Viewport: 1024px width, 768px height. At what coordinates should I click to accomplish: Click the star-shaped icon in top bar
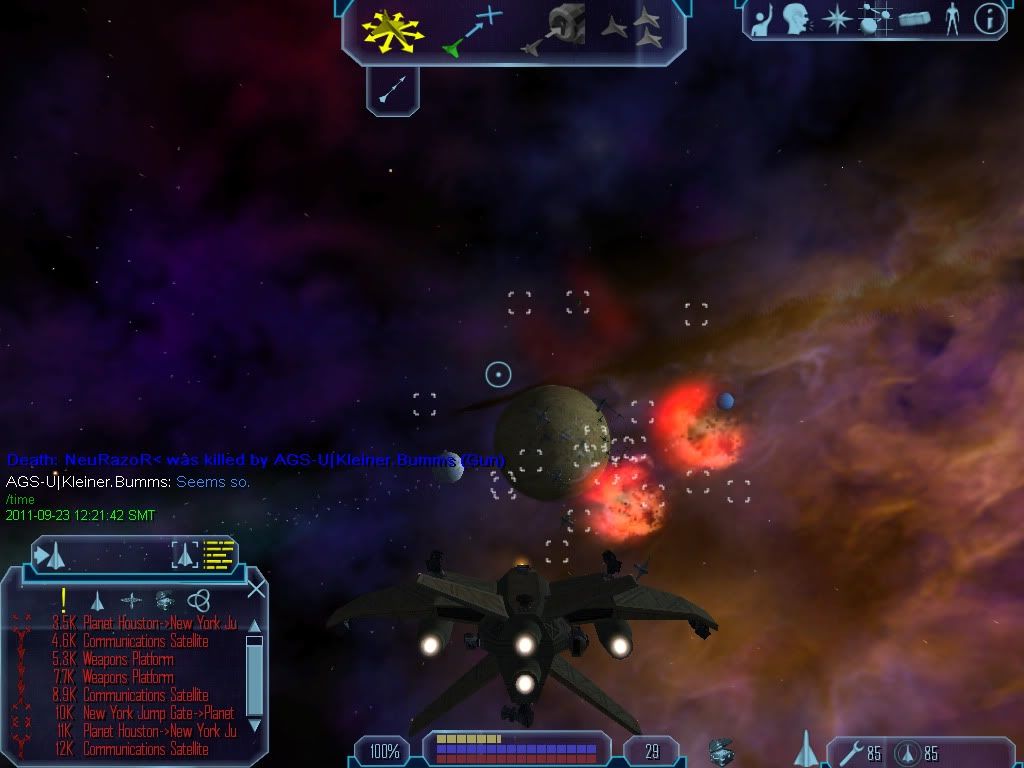pyautogui.click(x=836, y=19)
